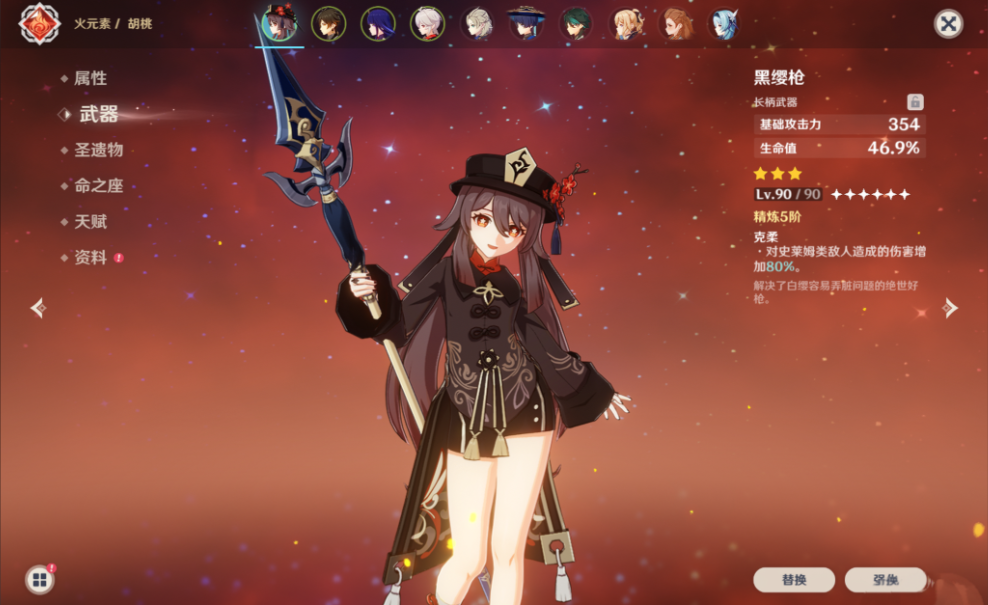Screen dimensions: 988x605
Task: View the 天赋 talents section
Action: pyautogui.click(x=90, y=222)
